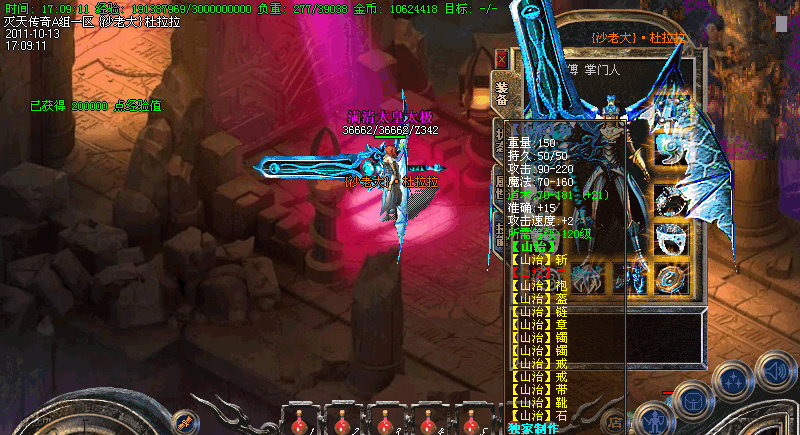This screenshot has height=435, width=800.
Task: Use the red potion in belt slot 3
Action: coord(384,422)
